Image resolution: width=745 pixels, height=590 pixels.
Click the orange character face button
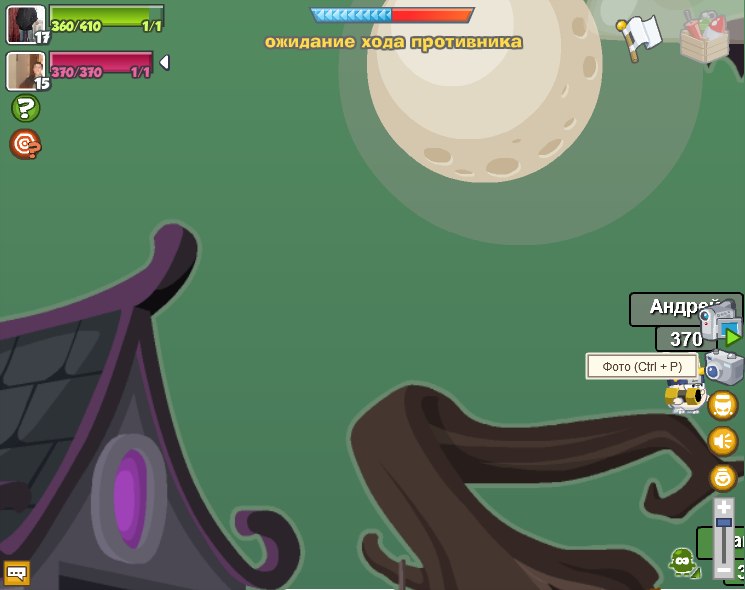(x=723, y=405)
